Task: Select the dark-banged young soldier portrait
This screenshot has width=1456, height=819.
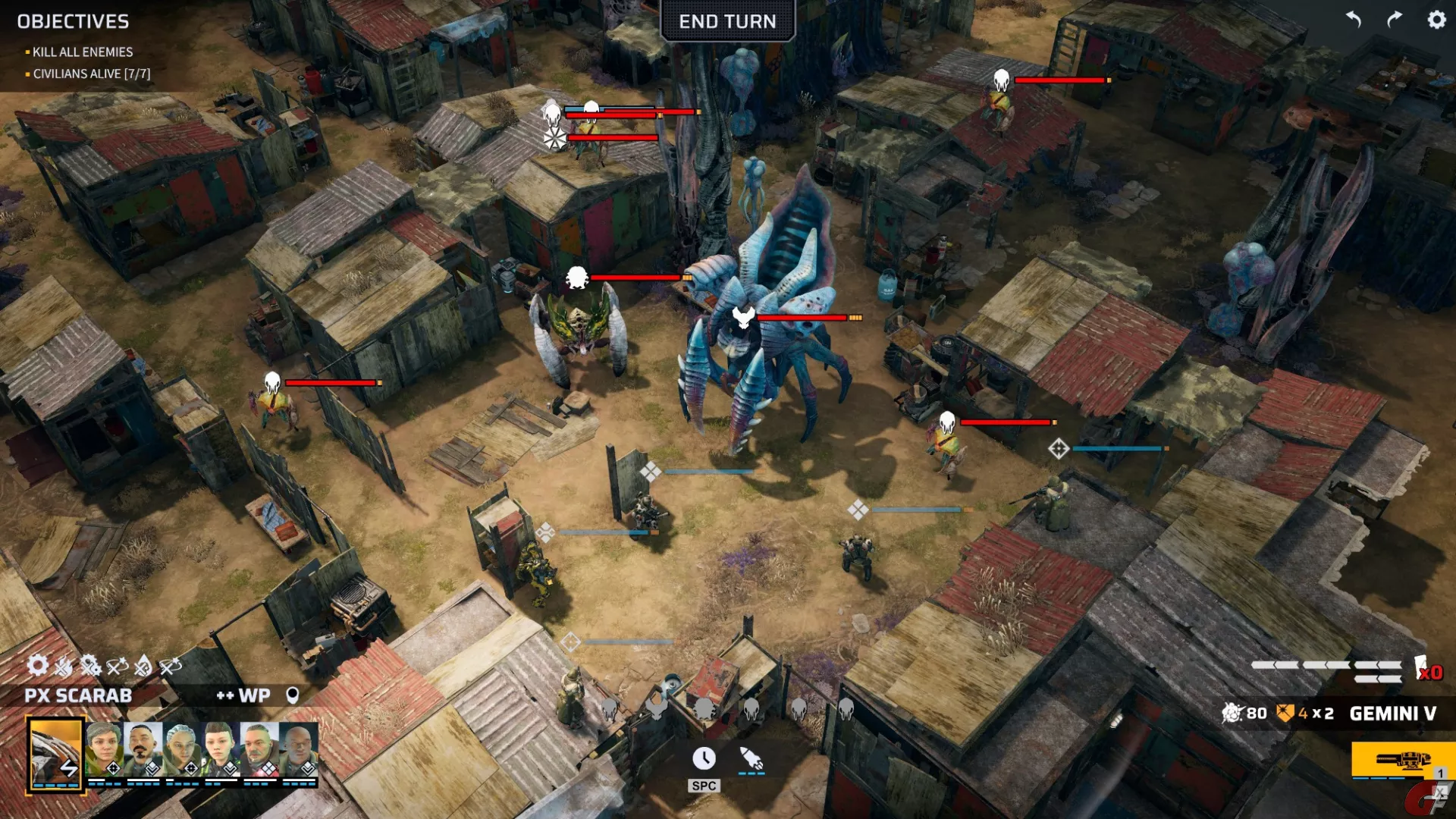Action: coord(221,748)
